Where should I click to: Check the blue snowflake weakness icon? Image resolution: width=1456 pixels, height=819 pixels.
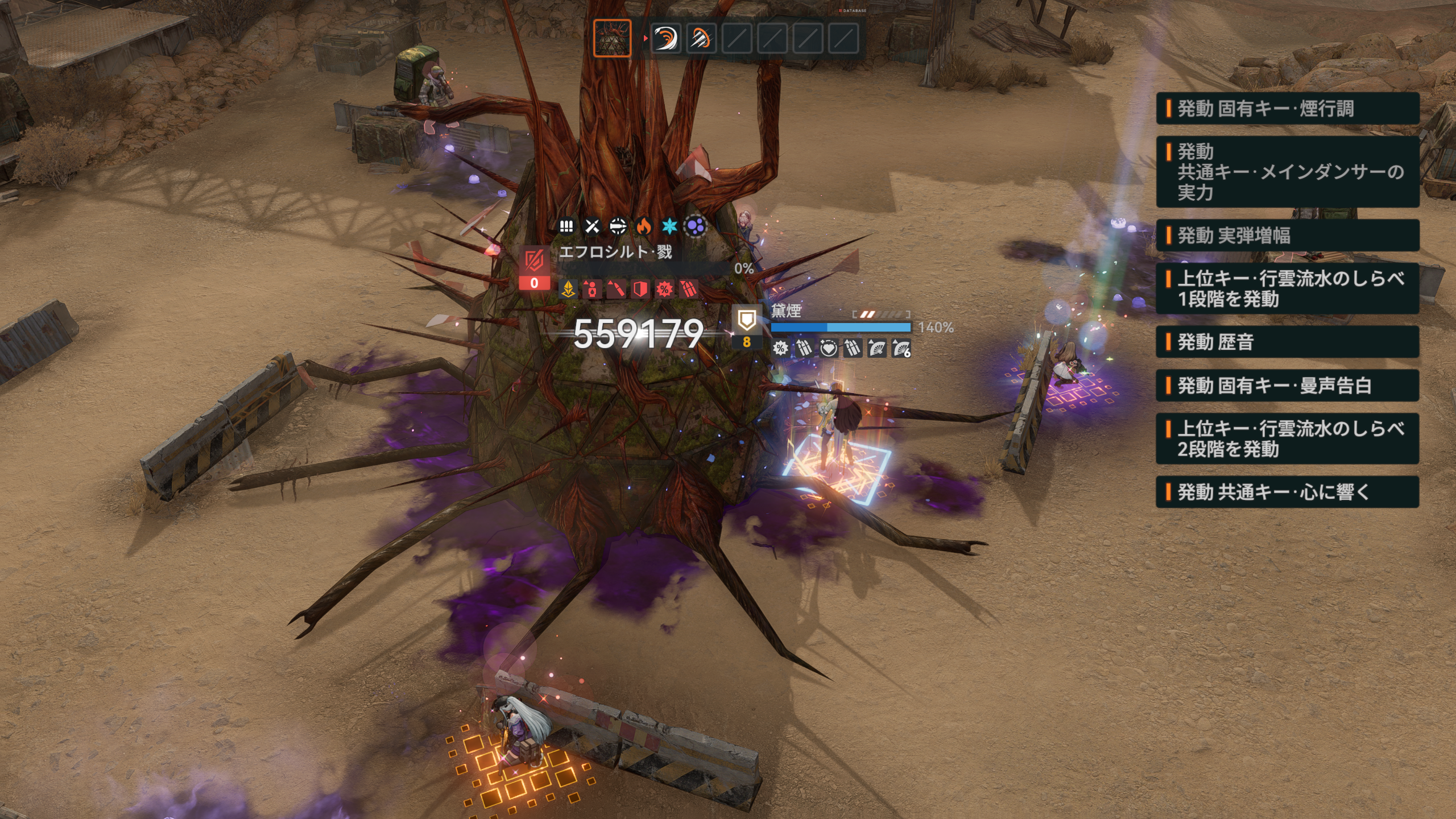click(x=669, y=226)
